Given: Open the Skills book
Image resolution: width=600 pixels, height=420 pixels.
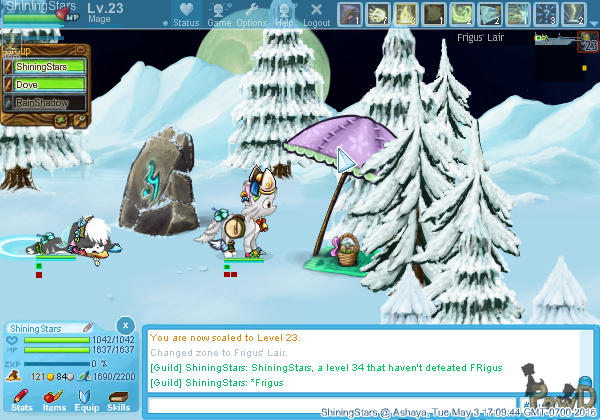Looking at the screenshot, I should coord(118,399).
